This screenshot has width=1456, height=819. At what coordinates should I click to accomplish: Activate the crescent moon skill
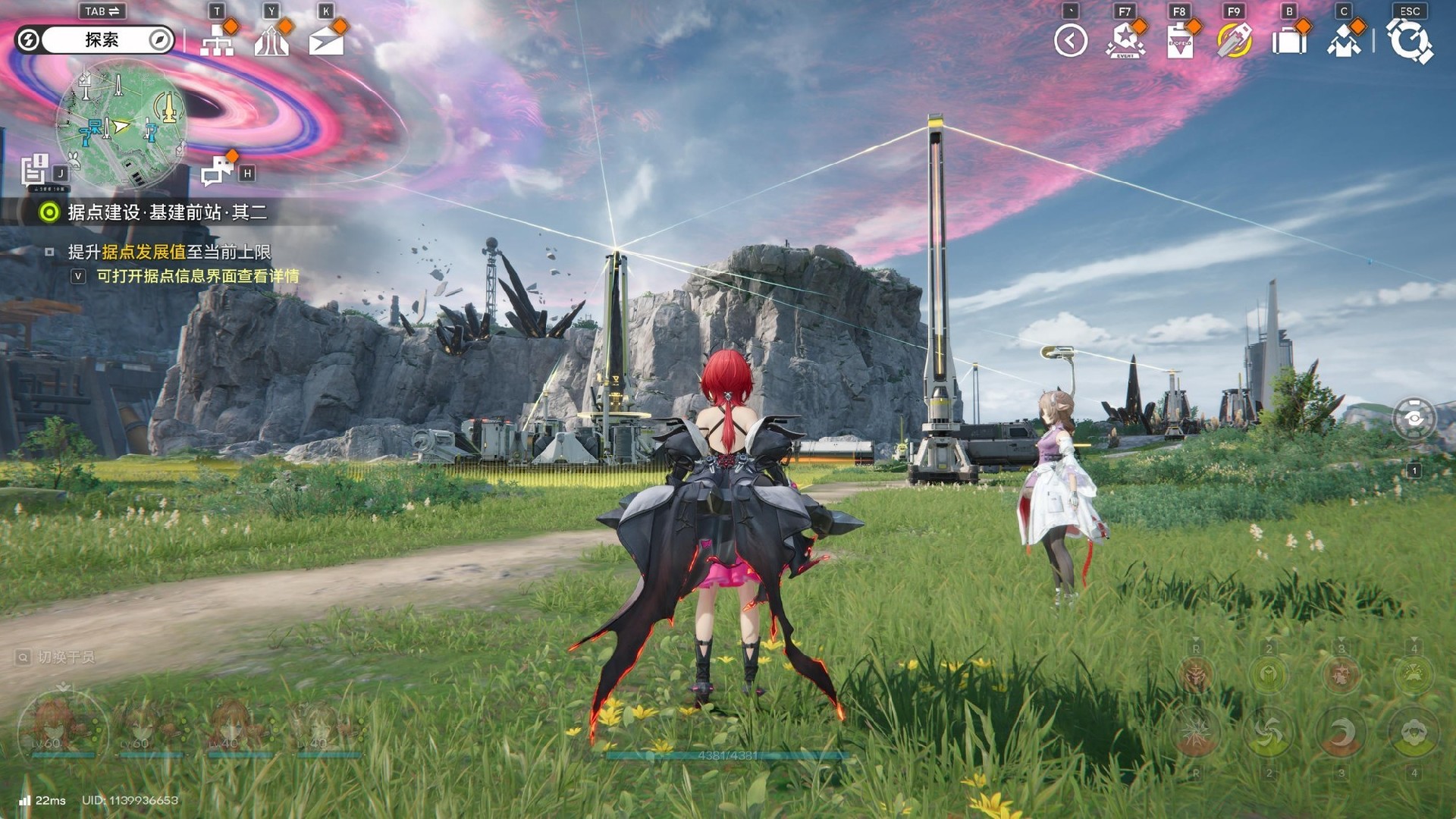click(1341, 733)
